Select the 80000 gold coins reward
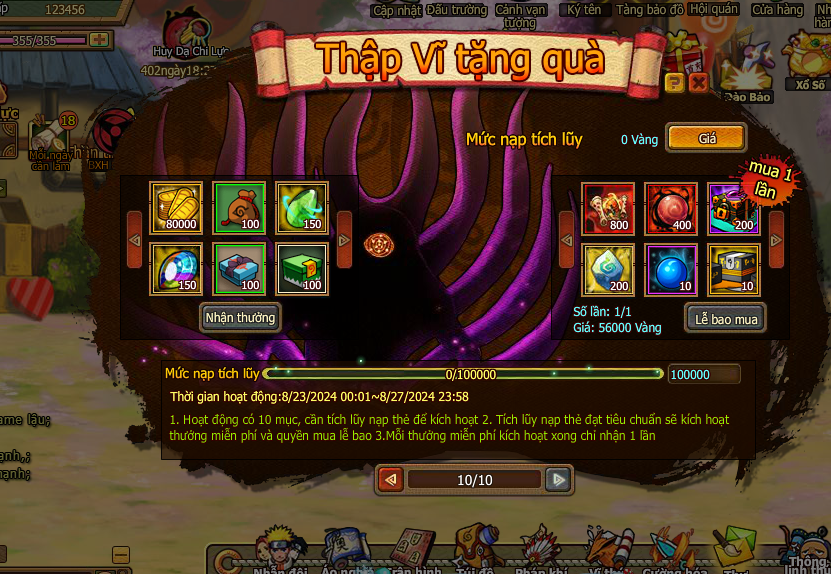The image size is (831, 574). pyautogui.click(x=176, y=207)
